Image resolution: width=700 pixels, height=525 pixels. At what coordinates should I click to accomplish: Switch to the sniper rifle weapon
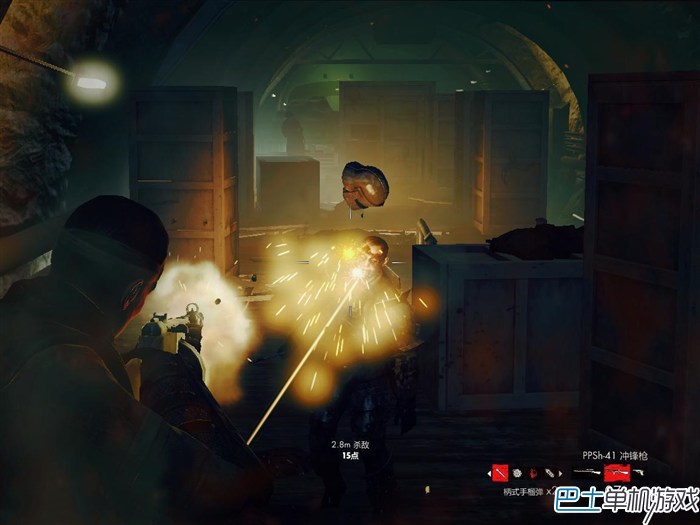click(x=583, y=472)
